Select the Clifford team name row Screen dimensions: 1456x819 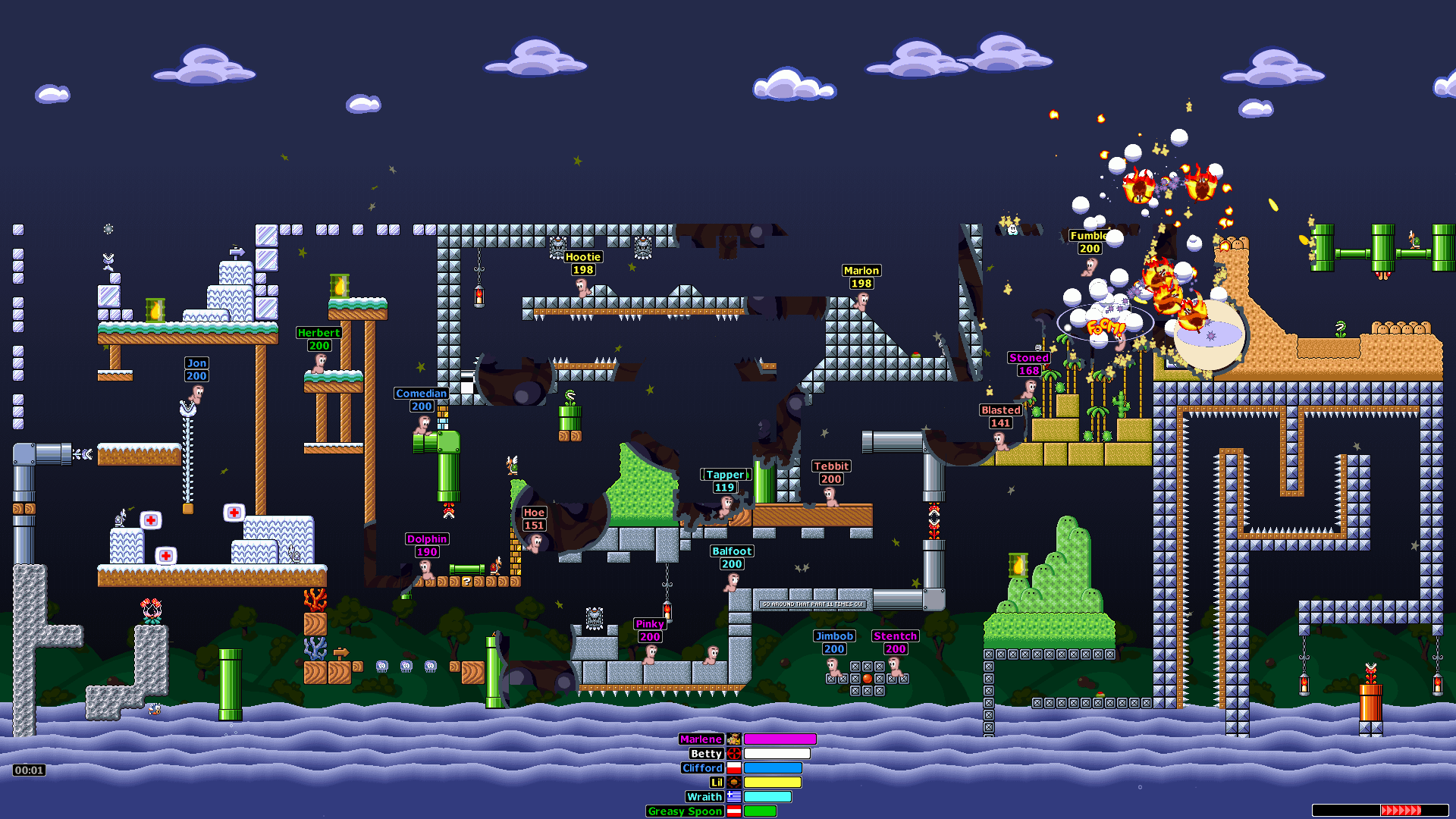point(702,768)
